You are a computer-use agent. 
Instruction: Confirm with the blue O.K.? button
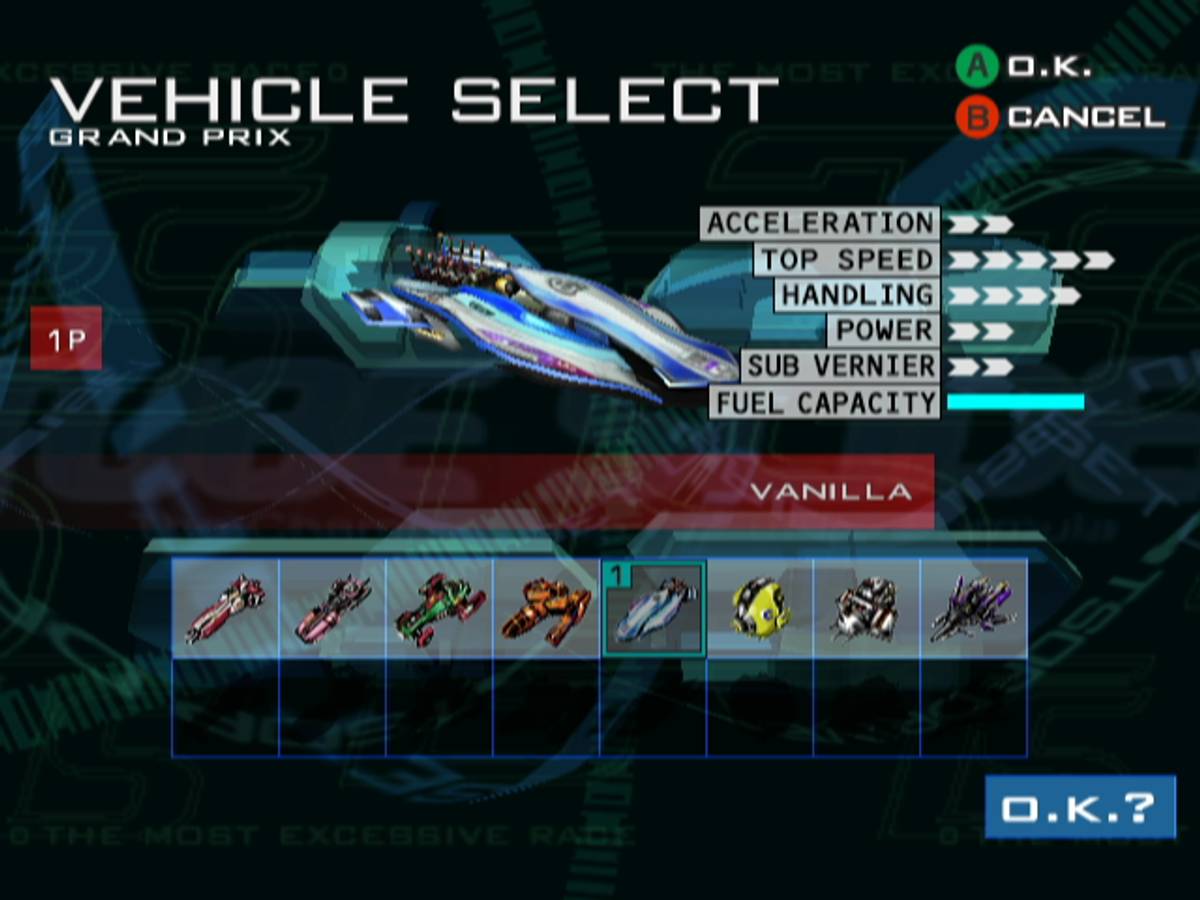click(1080, 807)
